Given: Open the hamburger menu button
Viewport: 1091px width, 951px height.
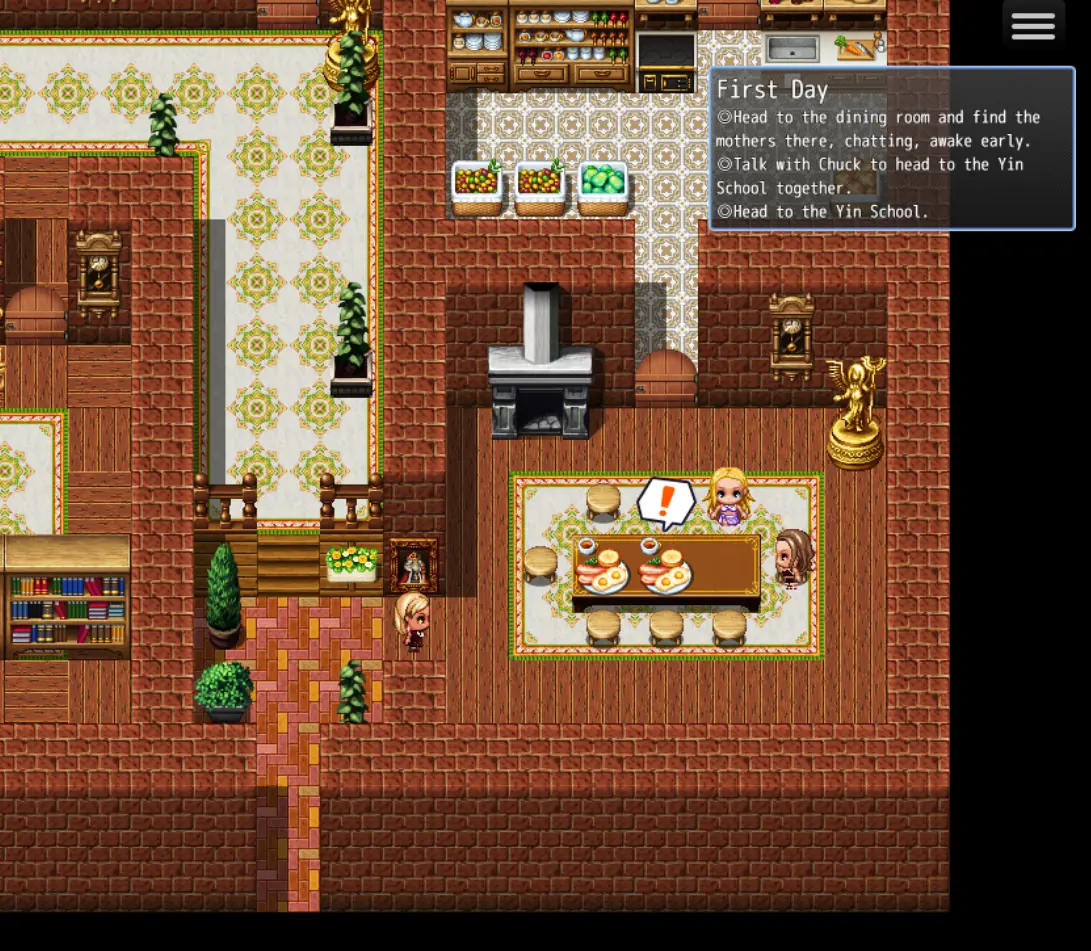Looking at the screenshot, I should pos(1033,27).
